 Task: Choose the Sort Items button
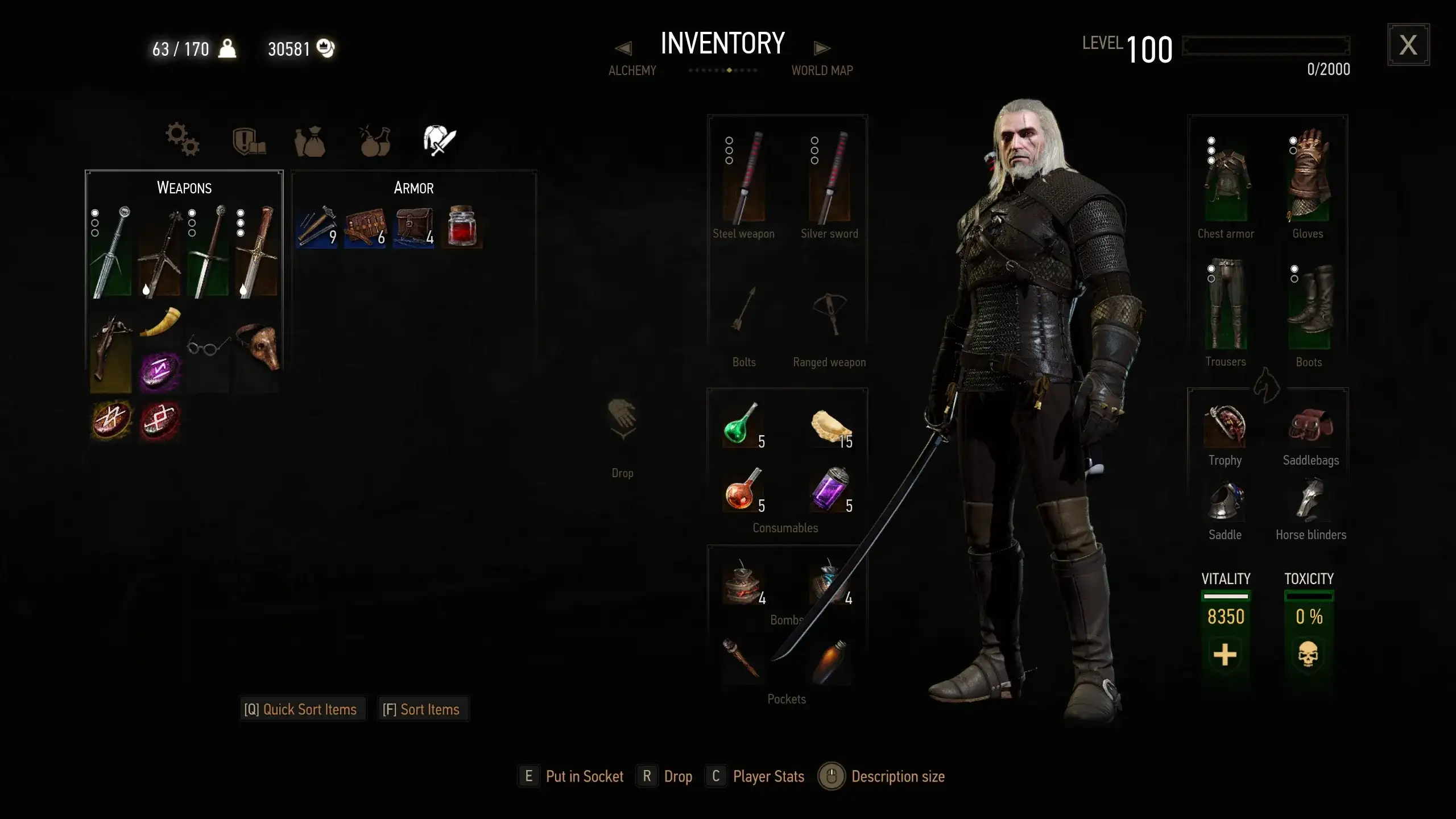(x=421, y=709)
